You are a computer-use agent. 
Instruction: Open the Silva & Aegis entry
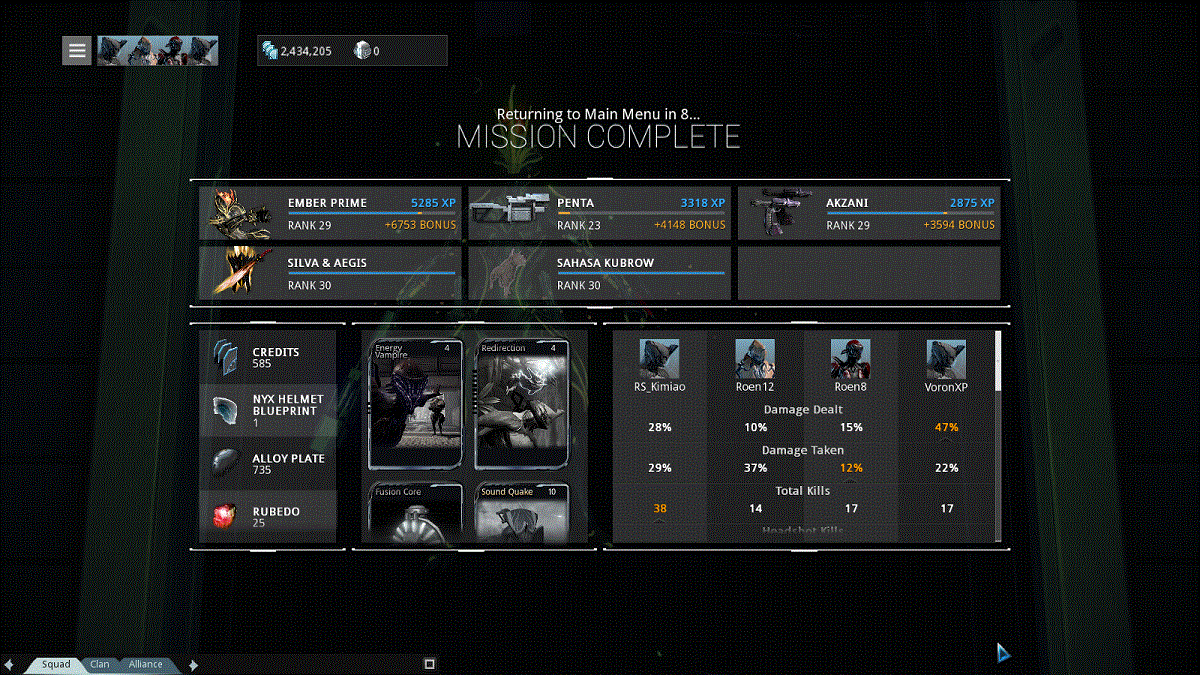tap(330, 274)
